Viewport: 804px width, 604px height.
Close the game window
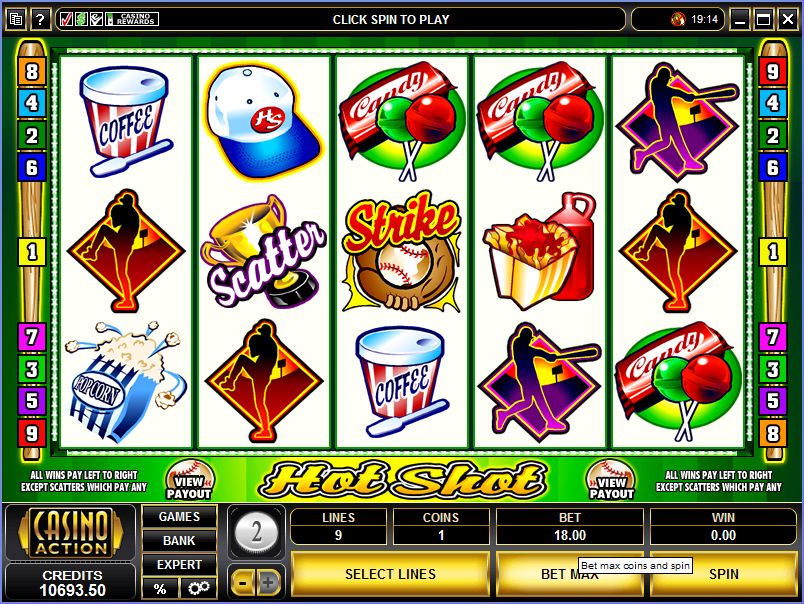pos(788,19)
